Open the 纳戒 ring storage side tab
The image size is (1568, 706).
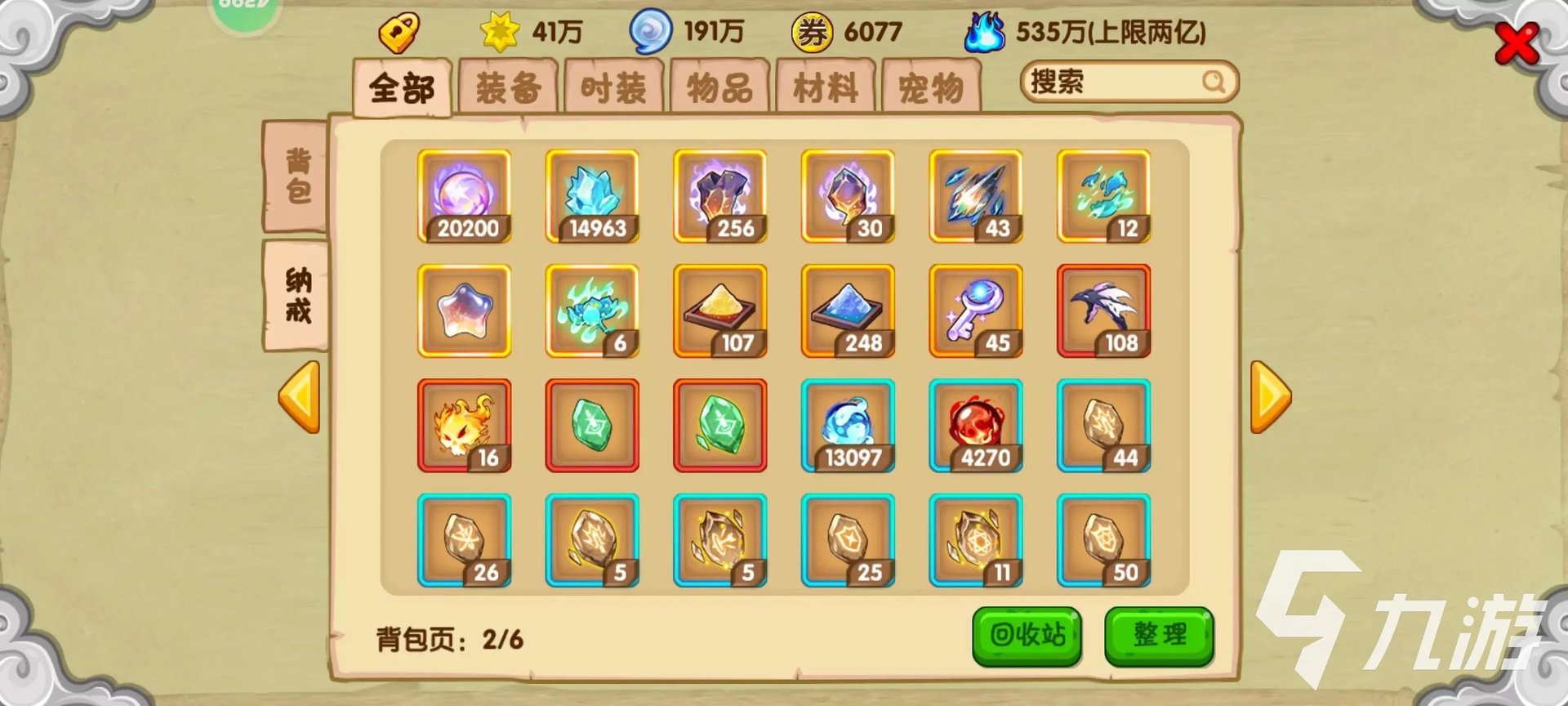point(297,296)
